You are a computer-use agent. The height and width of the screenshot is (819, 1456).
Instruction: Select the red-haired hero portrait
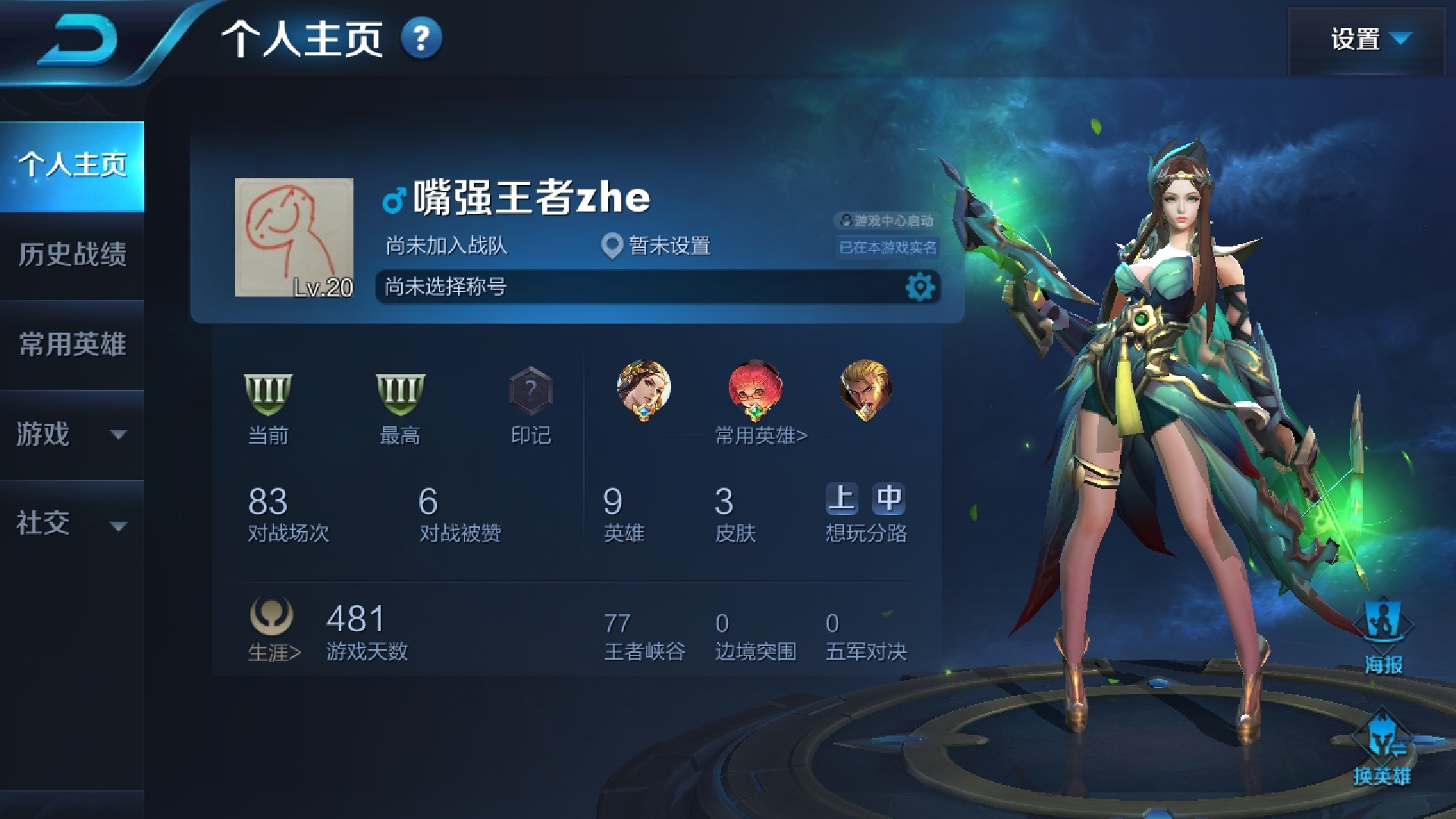(755, 390)
